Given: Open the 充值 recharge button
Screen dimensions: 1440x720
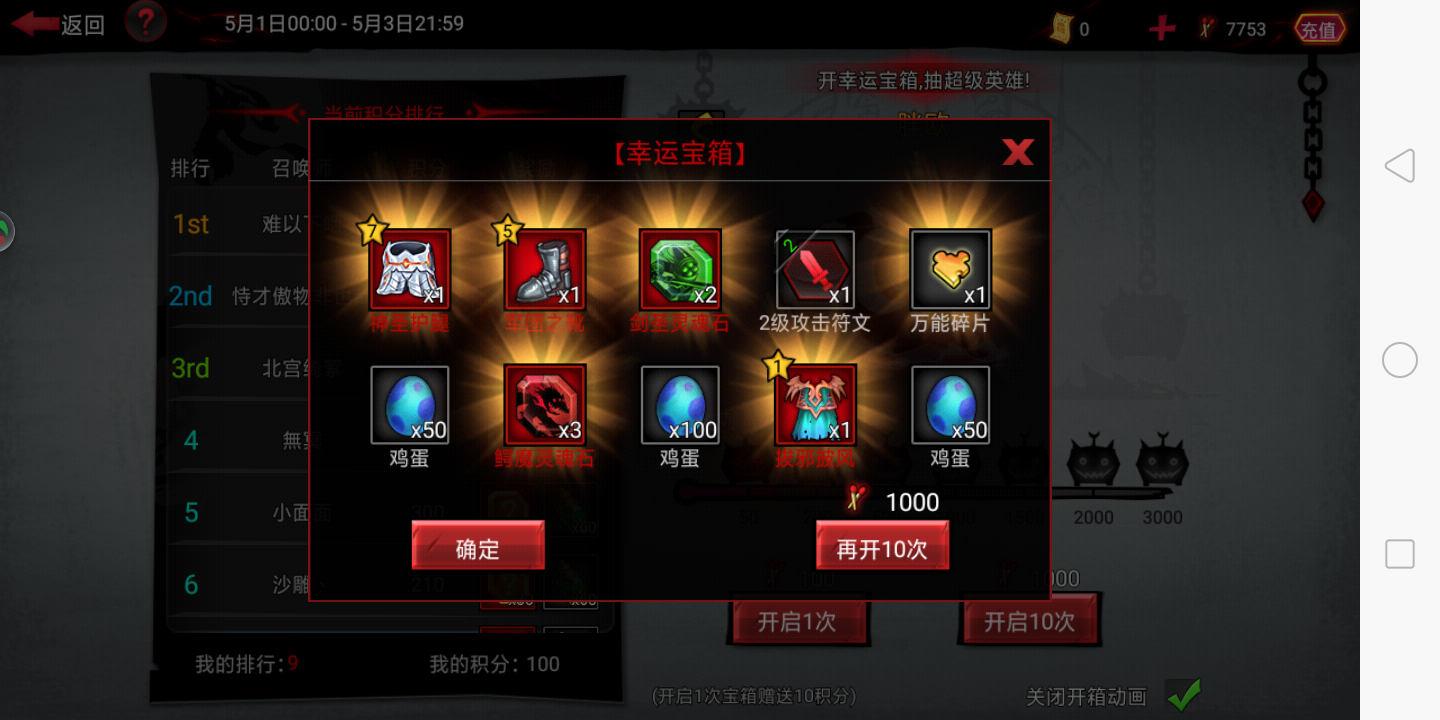Looking at the screenshot, I should pyautogui.click(x=1320, y=28).
